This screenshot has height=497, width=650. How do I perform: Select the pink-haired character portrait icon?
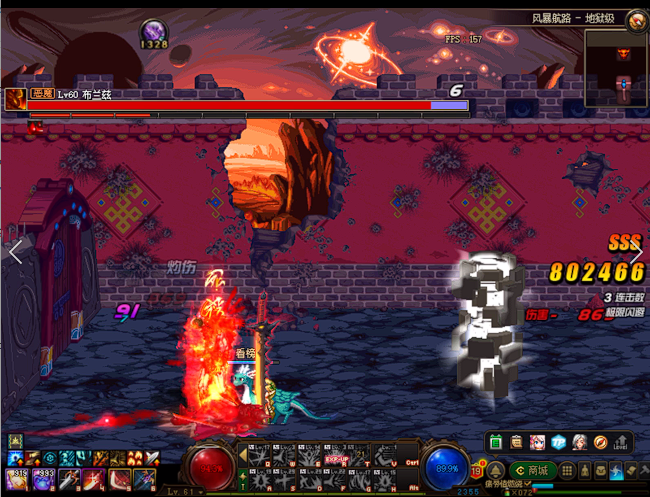pyautogui.click(x=538, y=442)
